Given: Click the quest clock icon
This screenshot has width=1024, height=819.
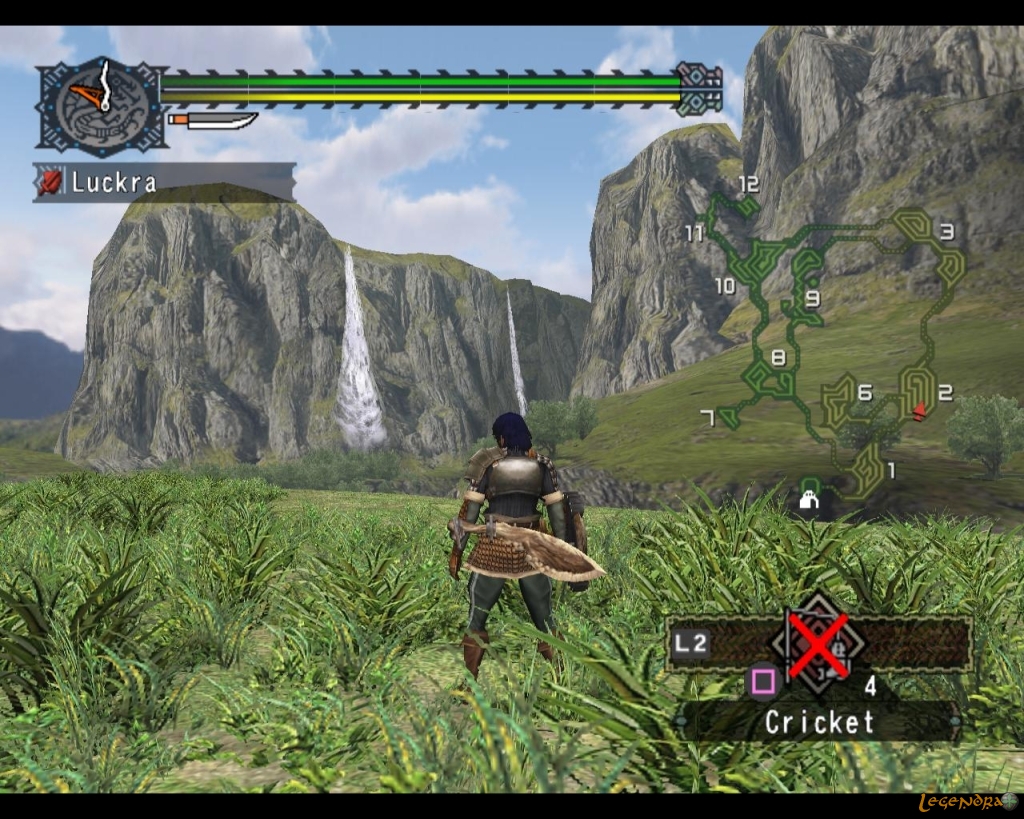Looking at the screenshot, I should click(100, 106).
